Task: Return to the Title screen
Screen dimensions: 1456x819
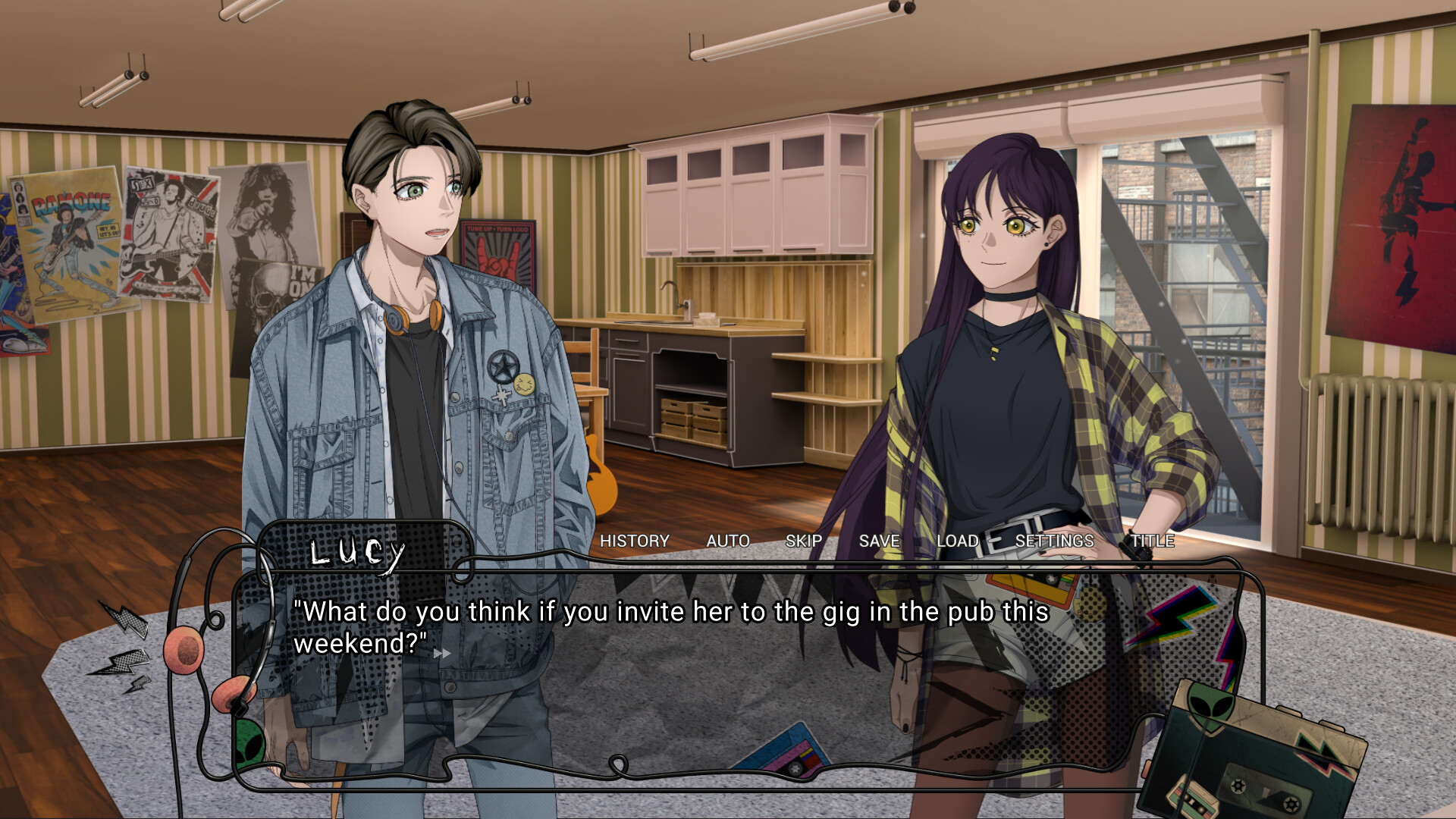Action: coord(1153,541)
